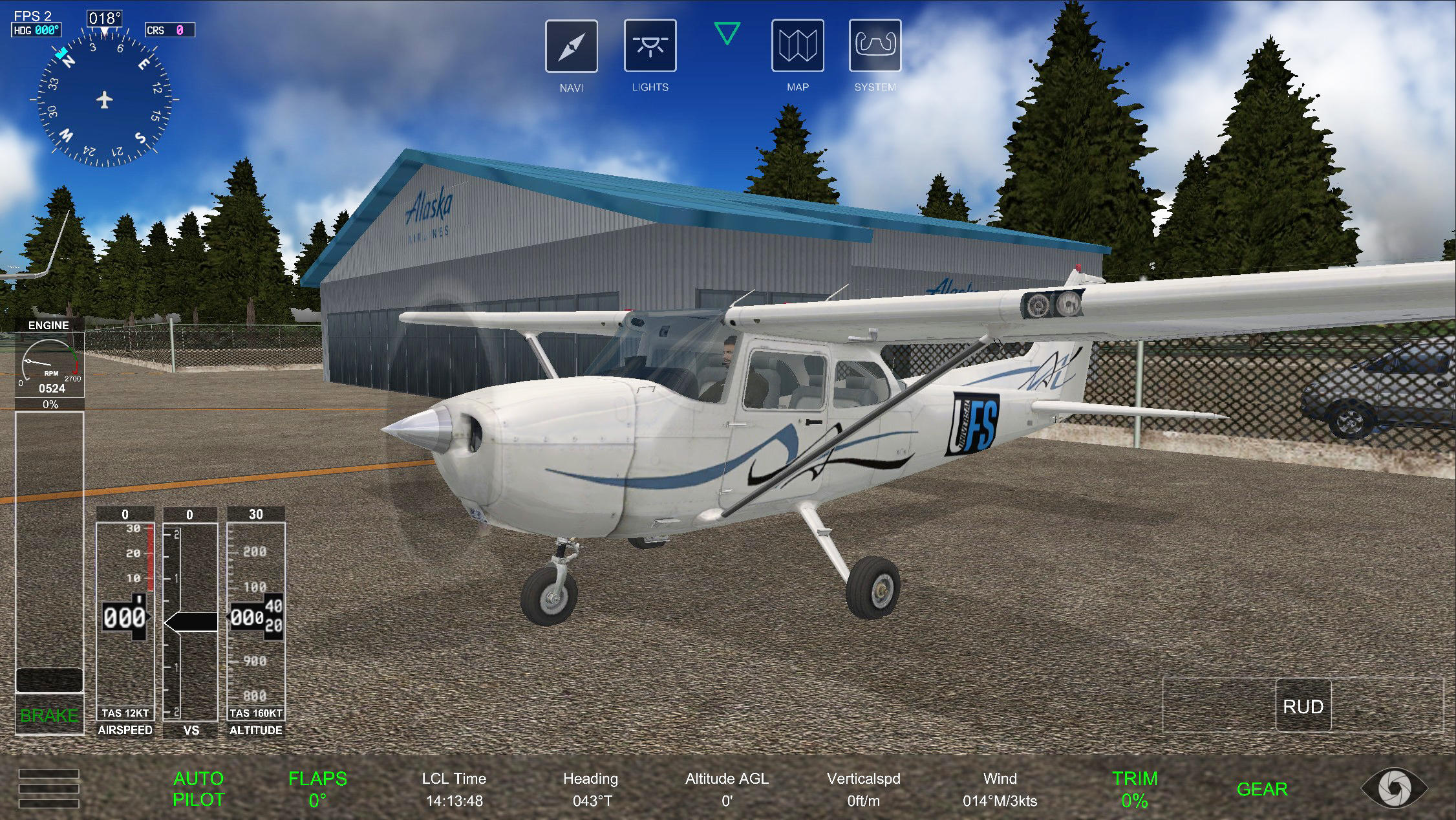Toggle the GEAR status
The height and width of the screenshot is (820, 1456).
tap(1263, 789)
